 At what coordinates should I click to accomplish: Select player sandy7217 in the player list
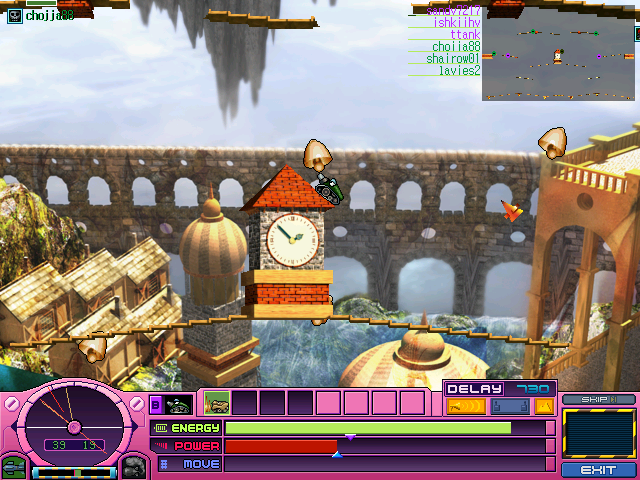point(454,11)
